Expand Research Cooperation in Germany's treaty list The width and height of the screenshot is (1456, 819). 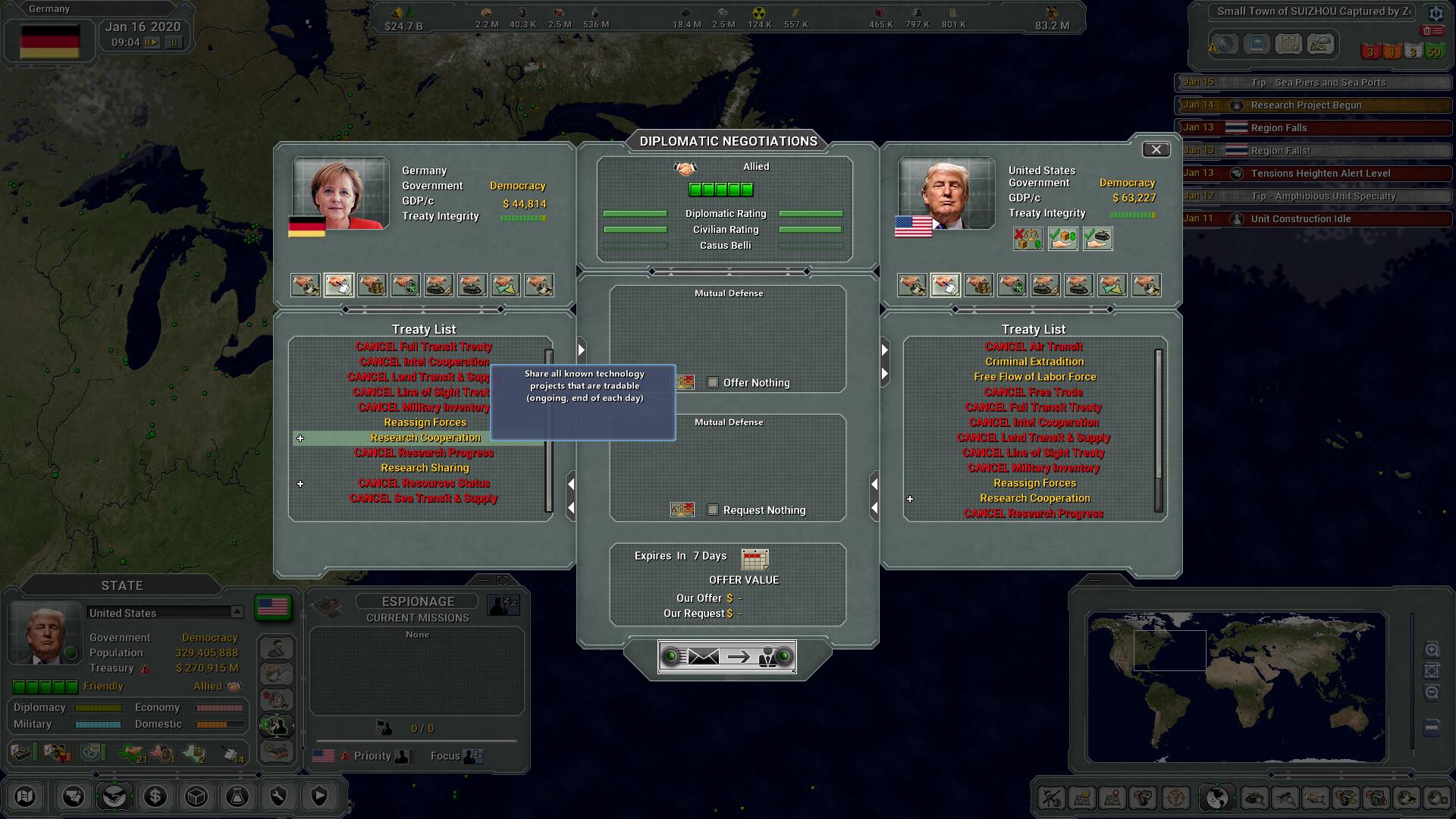[301, 438]
